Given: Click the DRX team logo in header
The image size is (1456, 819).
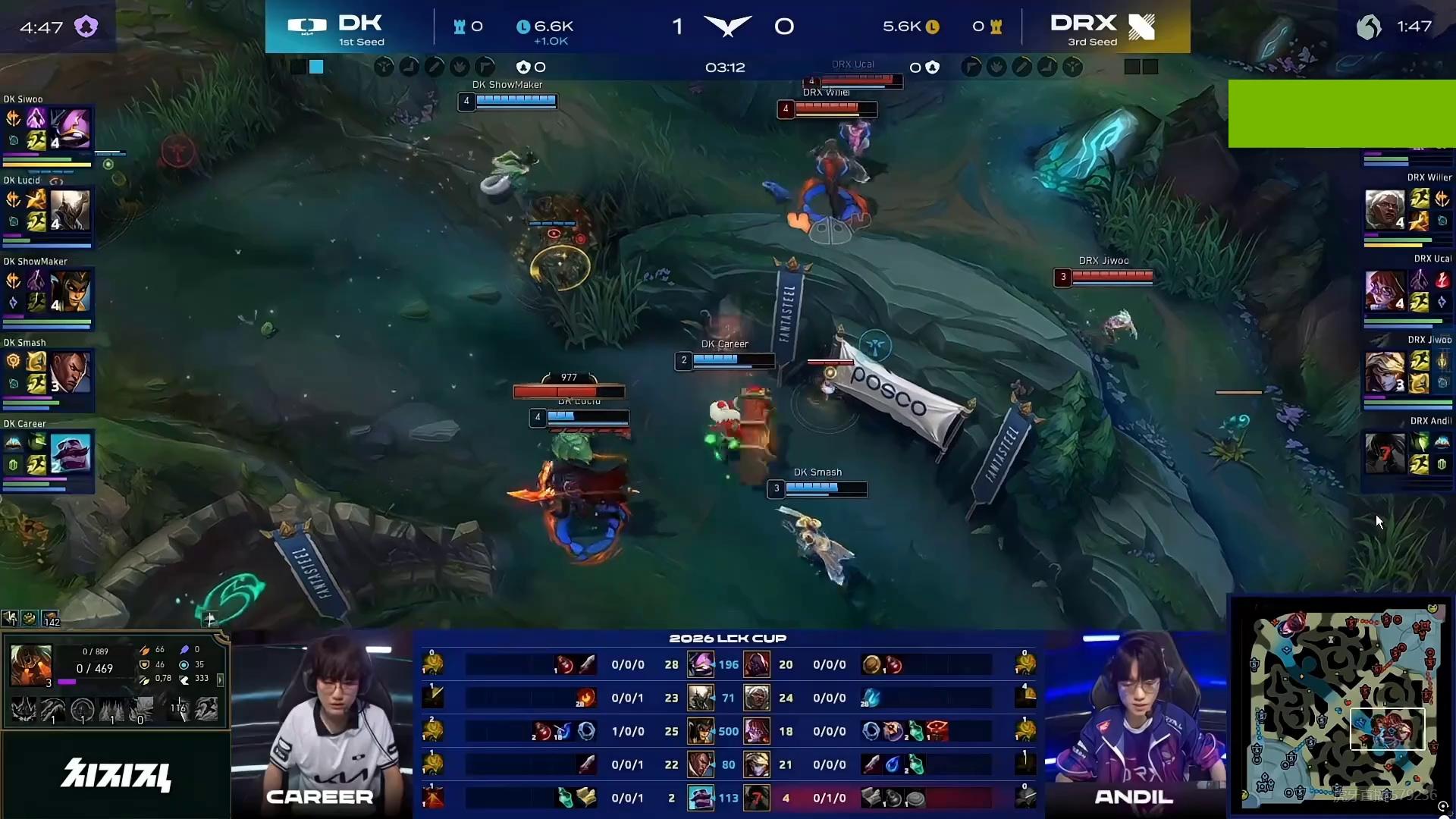Looking at the screenshot, I should 1141,27.
